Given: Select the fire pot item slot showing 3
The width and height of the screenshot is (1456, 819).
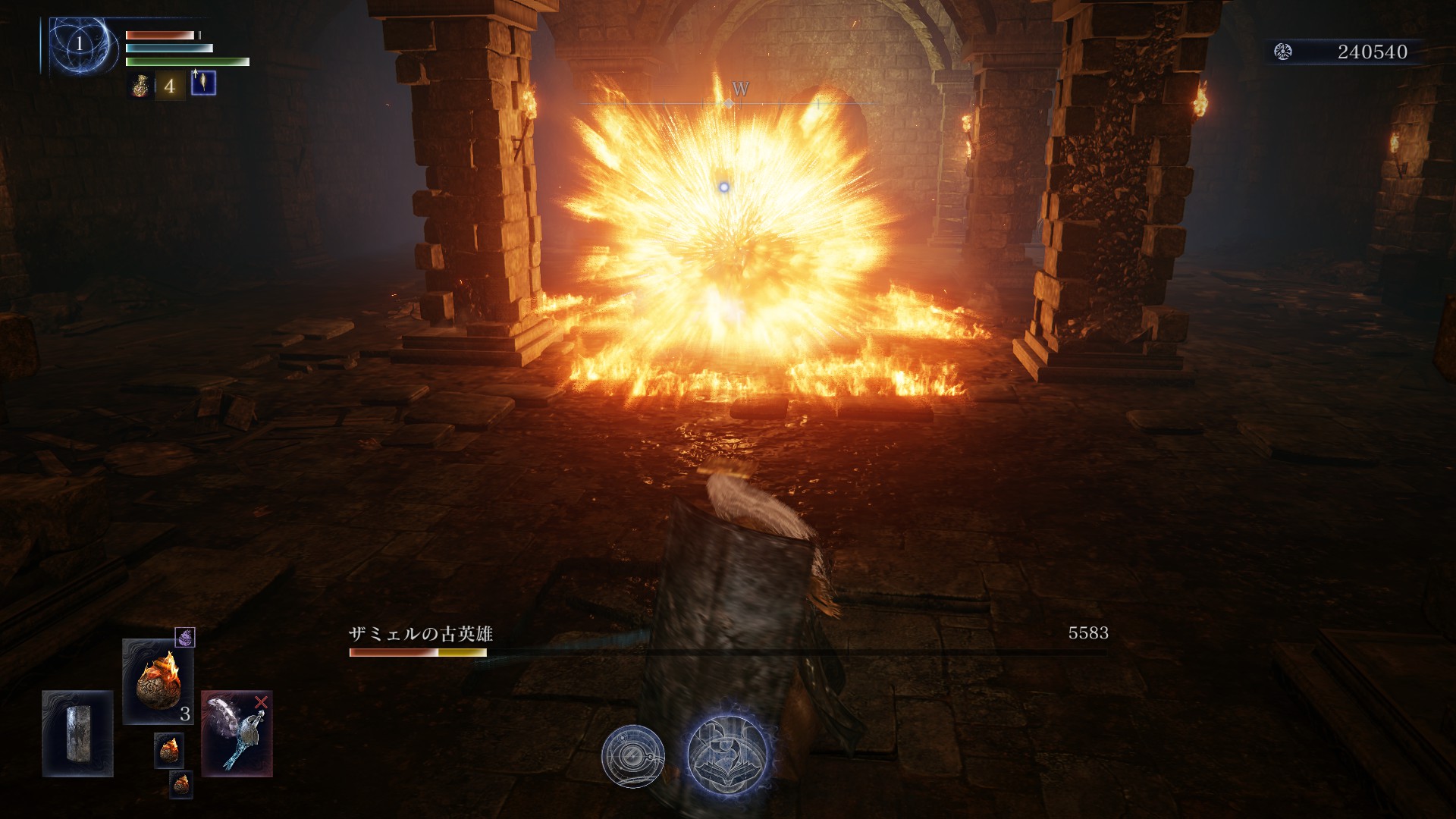Looking at the screenshot, I should click(158, 681).
